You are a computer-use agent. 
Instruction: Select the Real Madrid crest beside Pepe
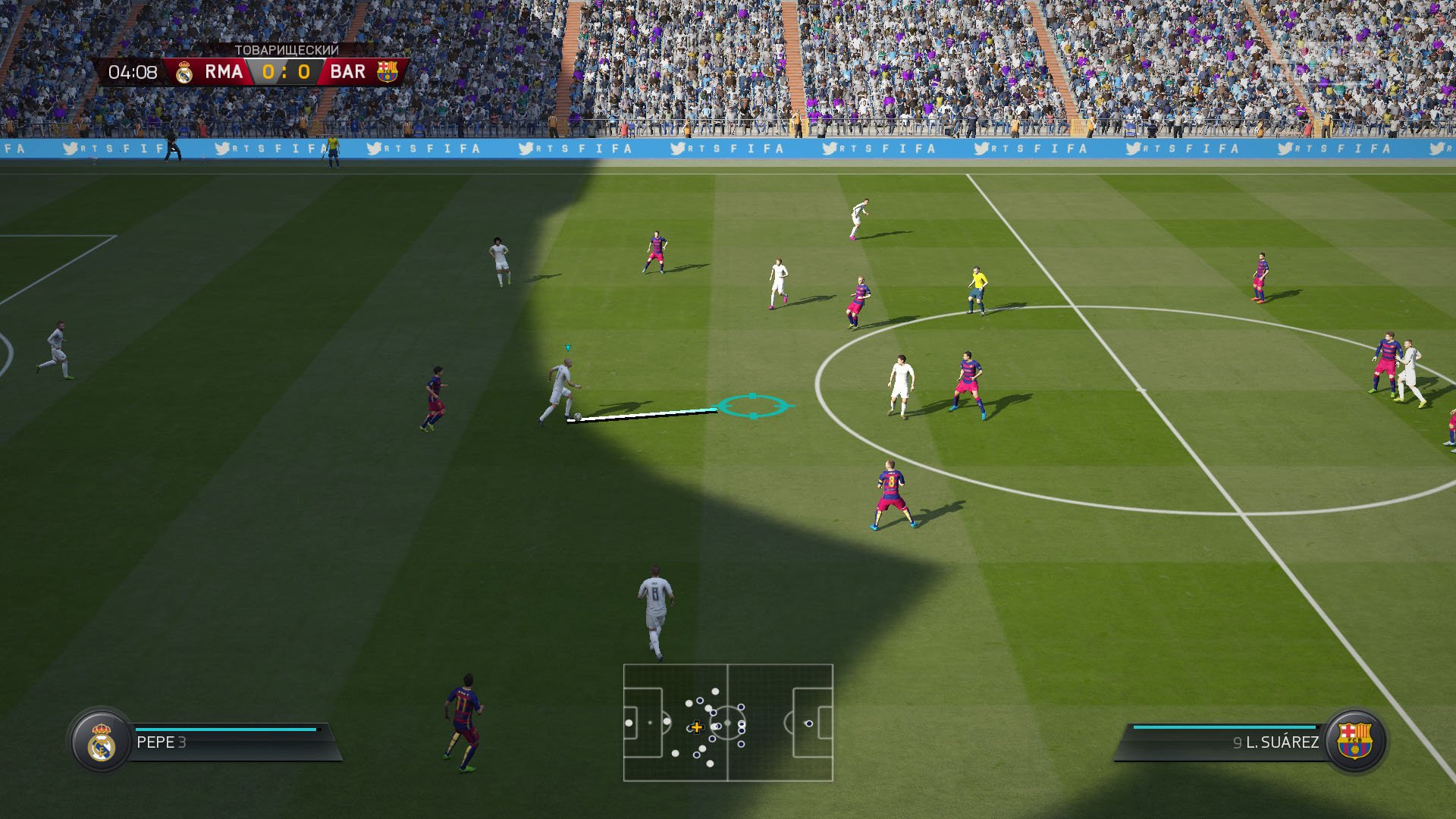[102, 742]
